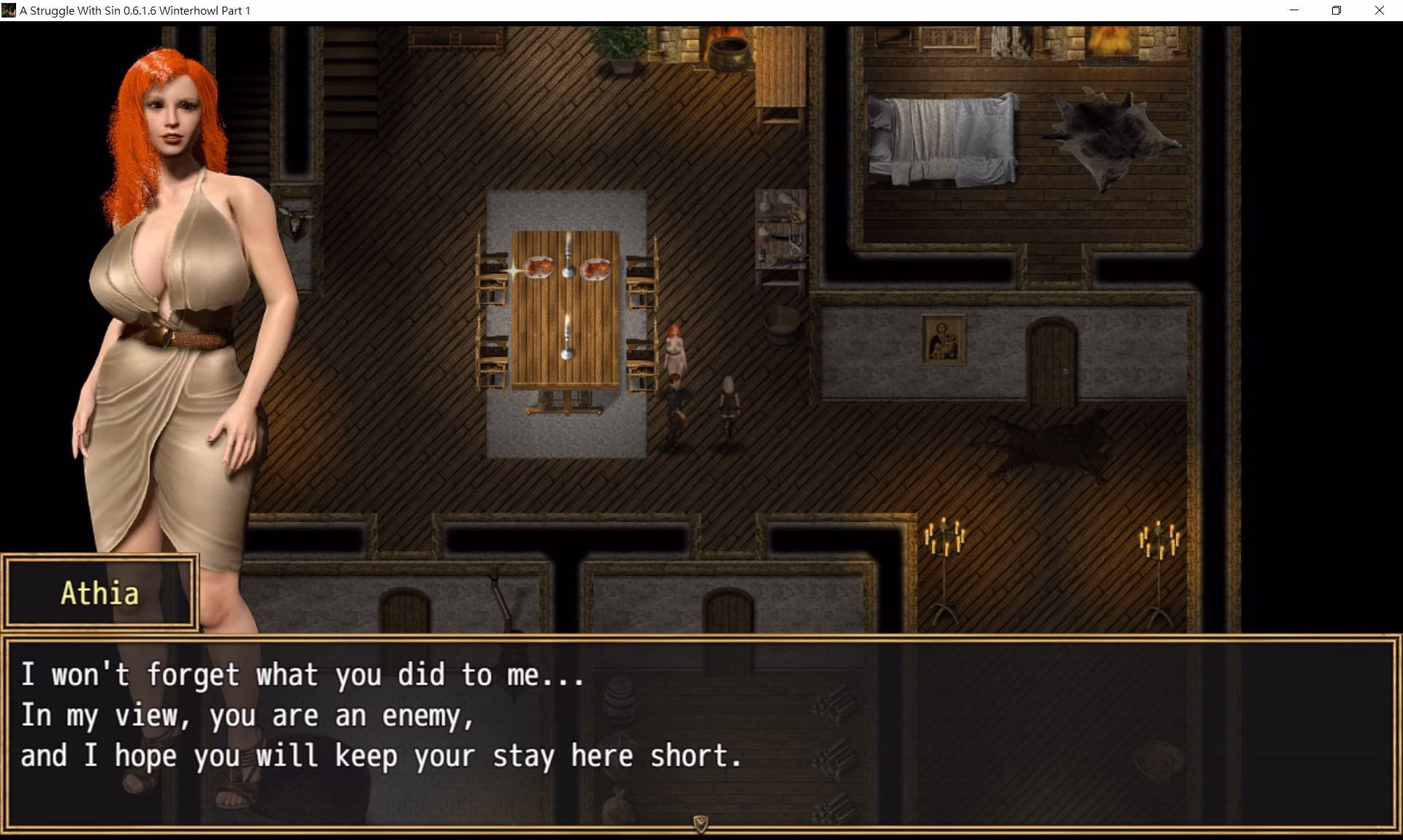Restore down the game window
This screenshot has height=840, width=1403.
[x=1337, y=10]
